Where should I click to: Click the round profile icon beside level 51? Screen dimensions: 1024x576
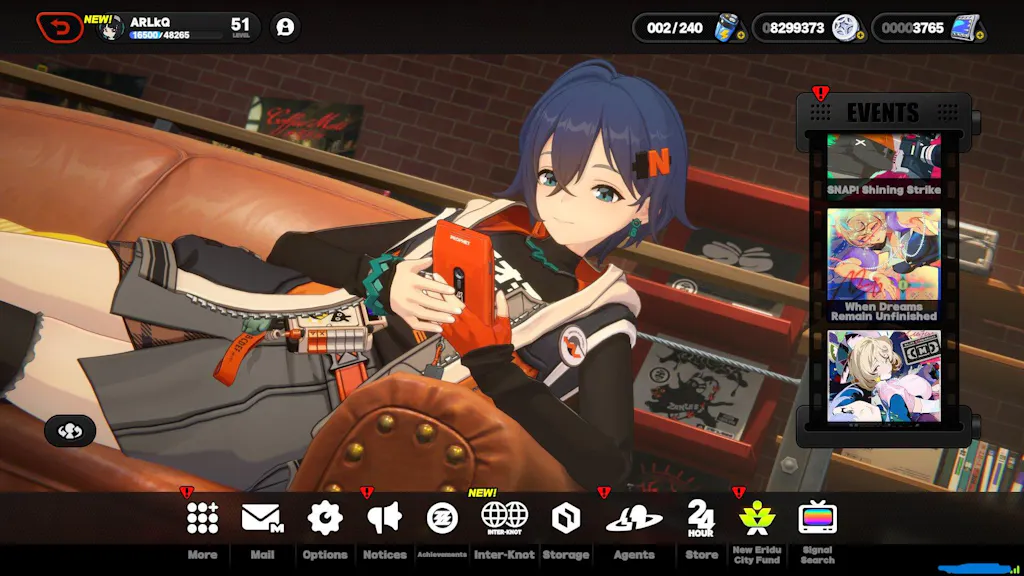pos(285,27)
